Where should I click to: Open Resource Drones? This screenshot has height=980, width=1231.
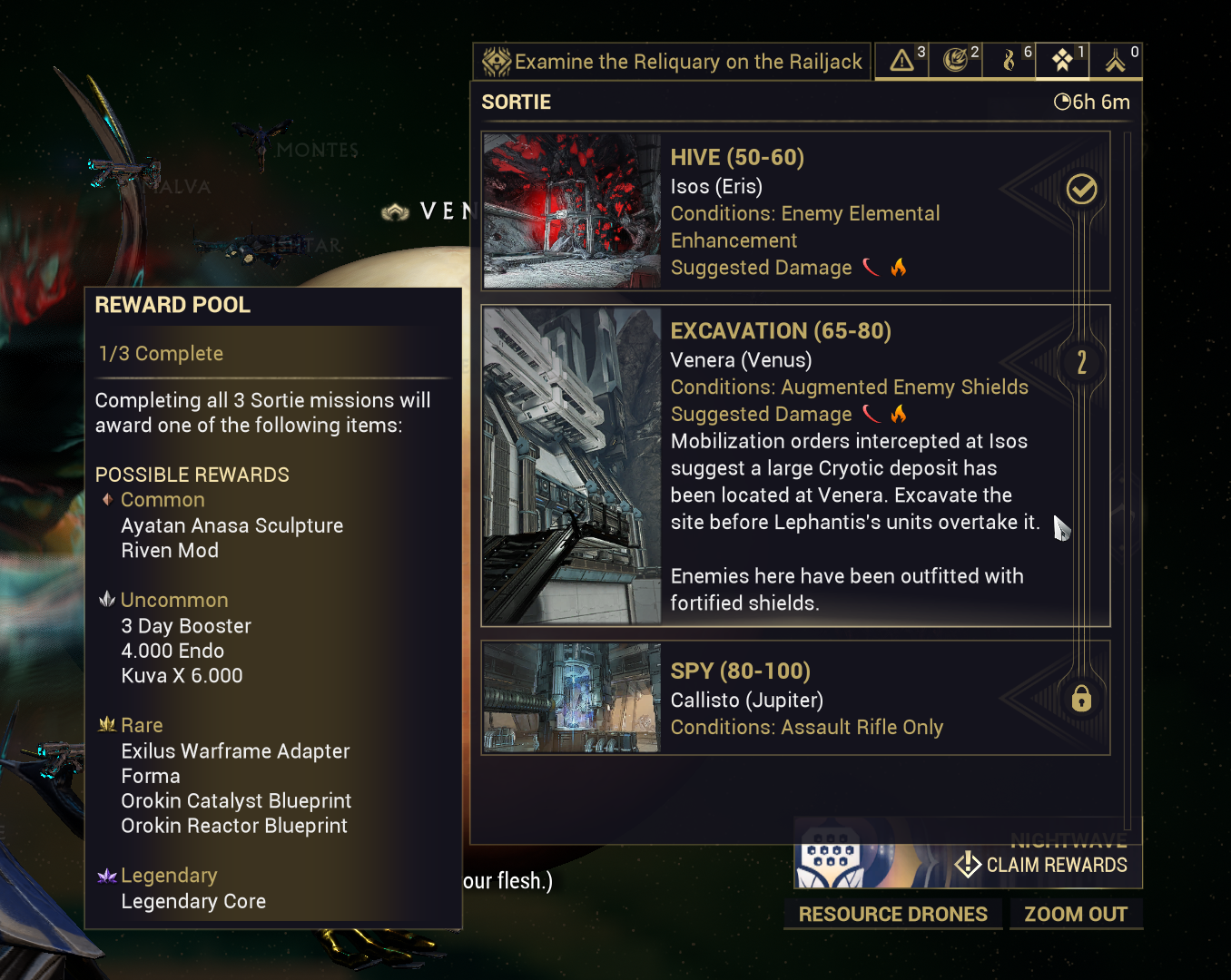[x=892, y=914]
